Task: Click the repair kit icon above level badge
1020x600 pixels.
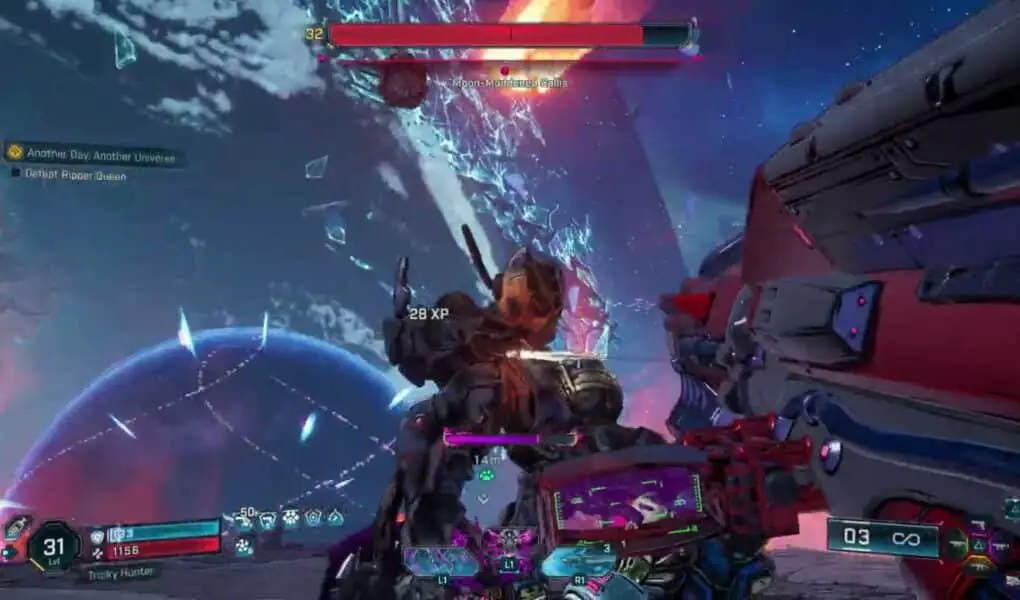Action: 17,527
